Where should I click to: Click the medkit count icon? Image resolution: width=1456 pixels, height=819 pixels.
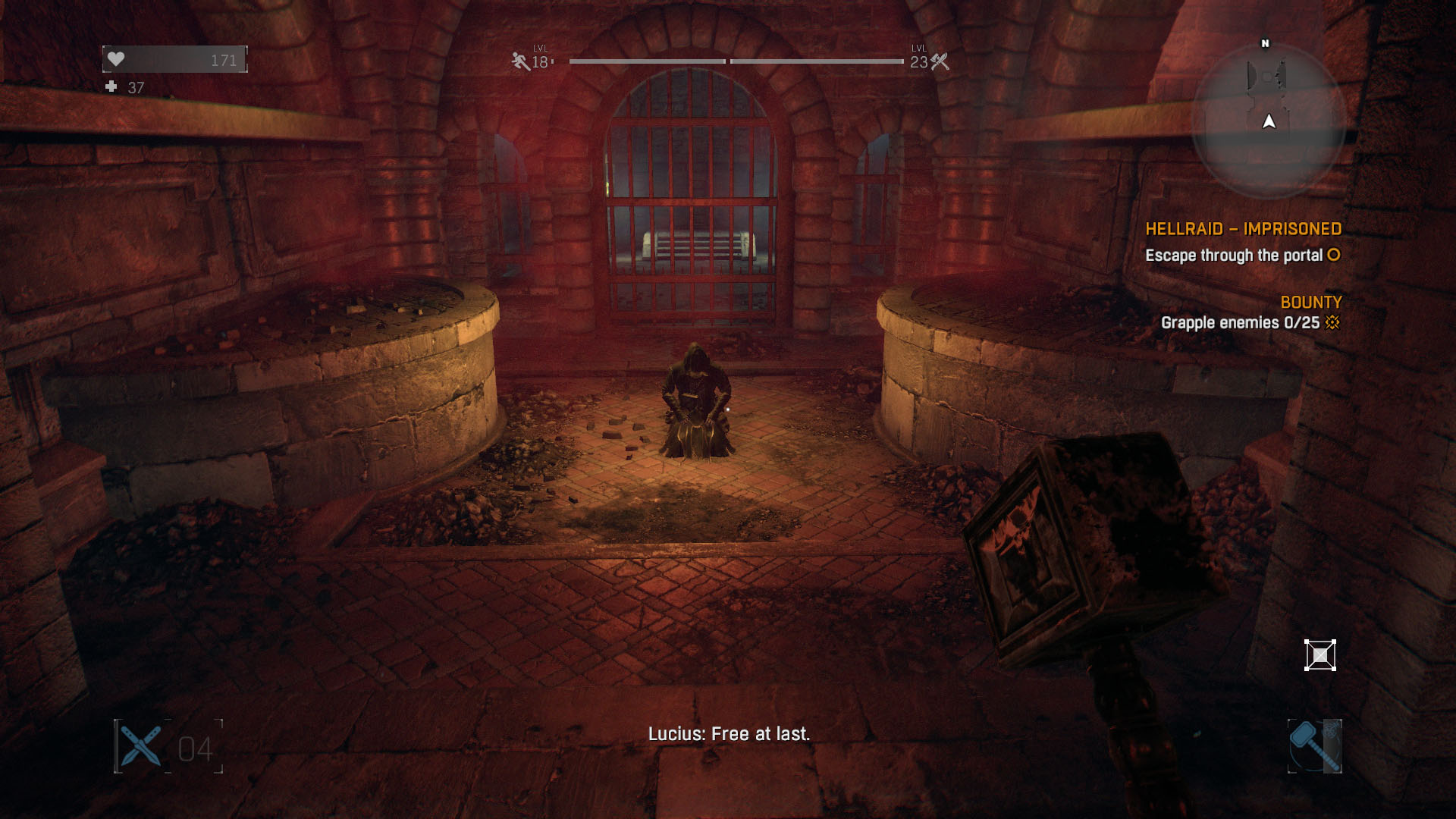tap(111, 87)
